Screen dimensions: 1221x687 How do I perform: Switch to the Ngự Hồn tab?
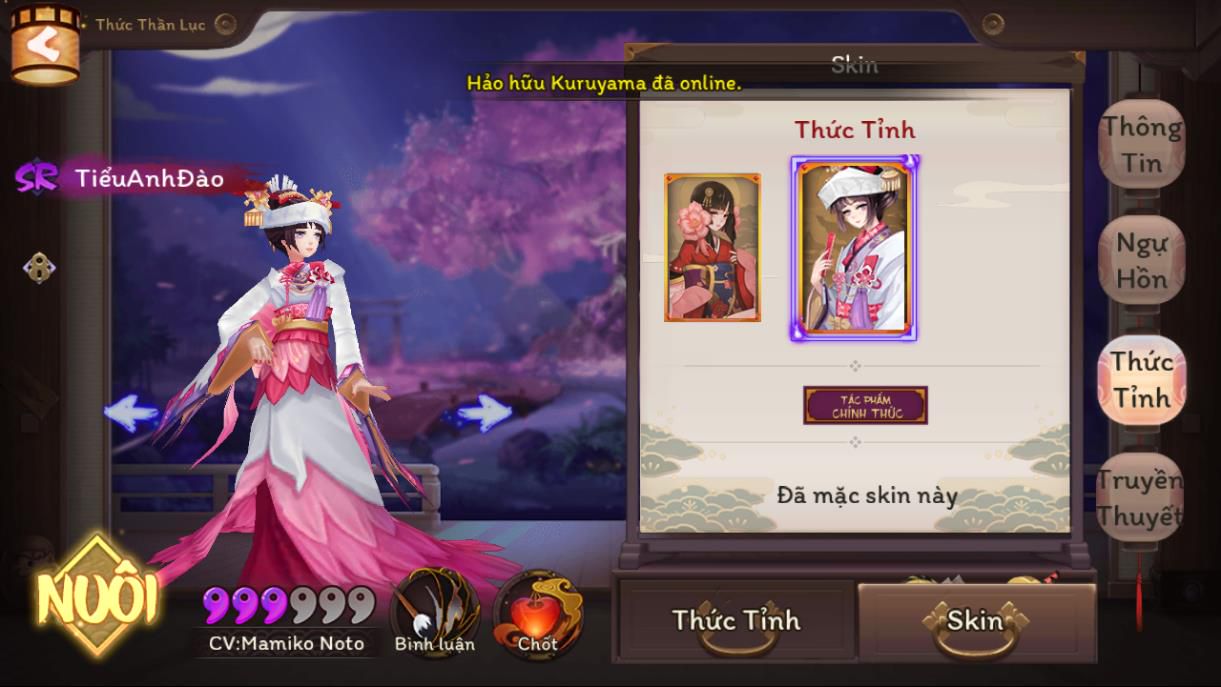[x=1141, y=261]
